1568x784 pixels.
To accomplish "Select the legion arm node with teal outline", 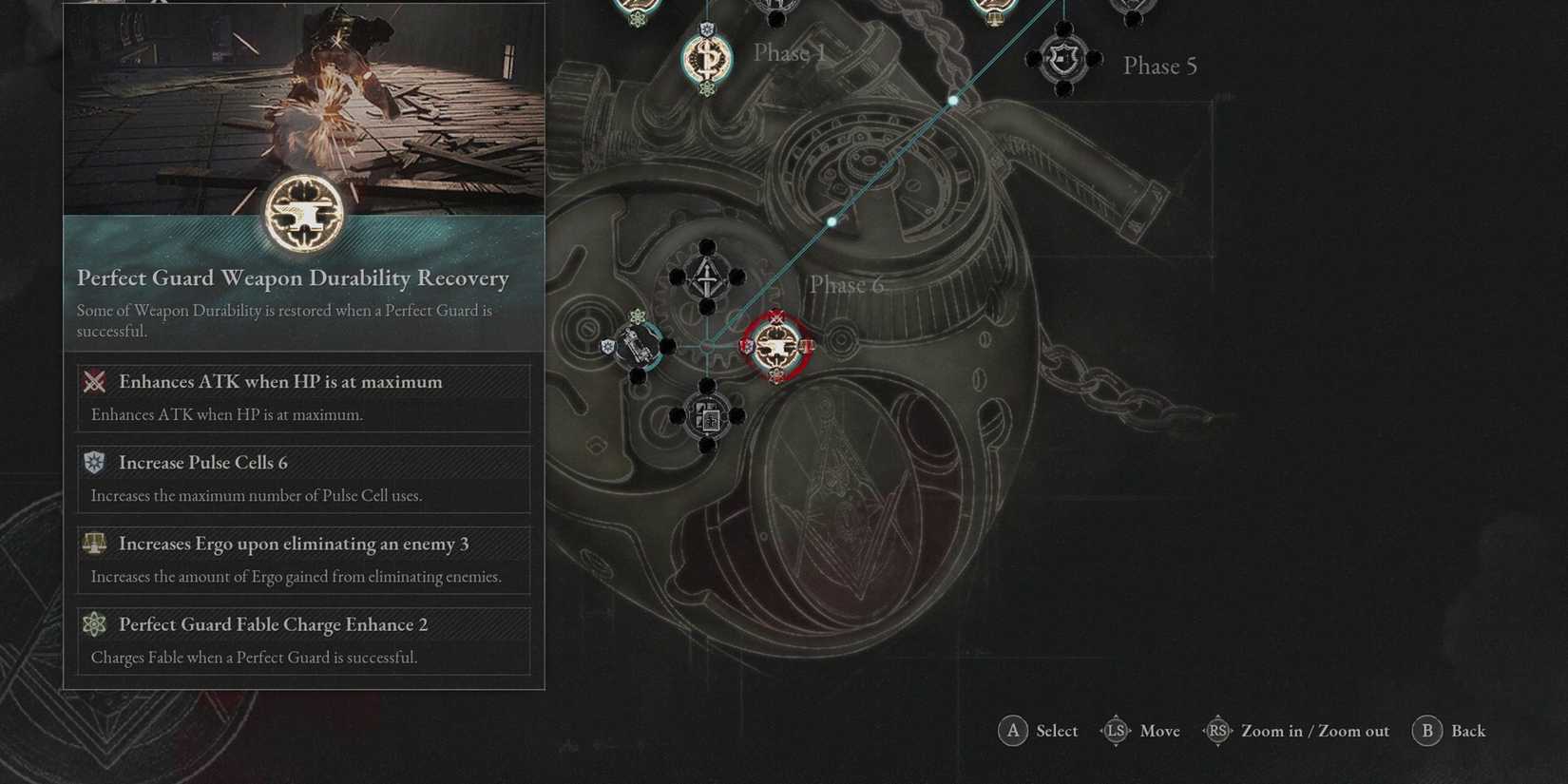I will tap(637, 347).
